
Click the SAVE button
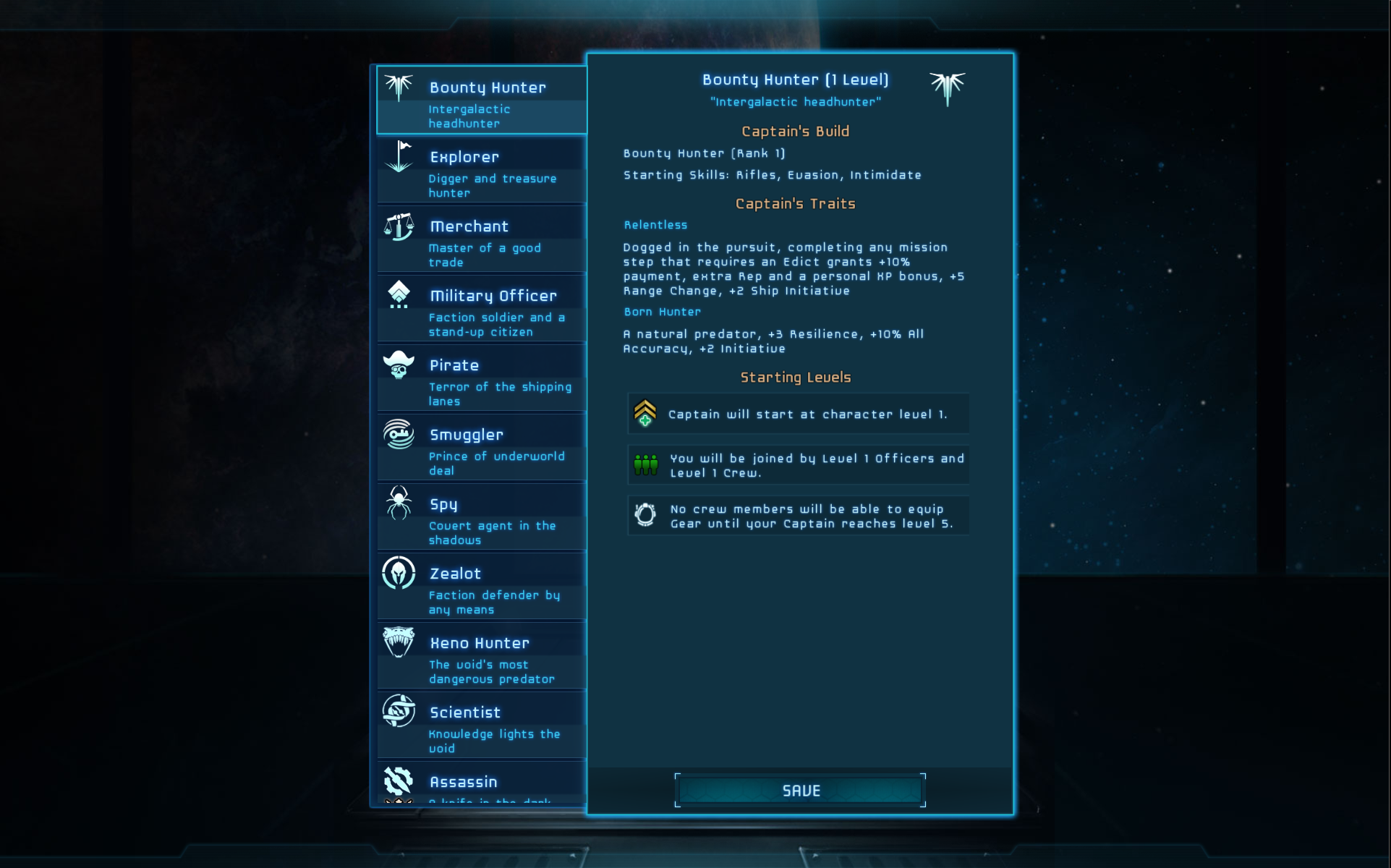(800, 791)
